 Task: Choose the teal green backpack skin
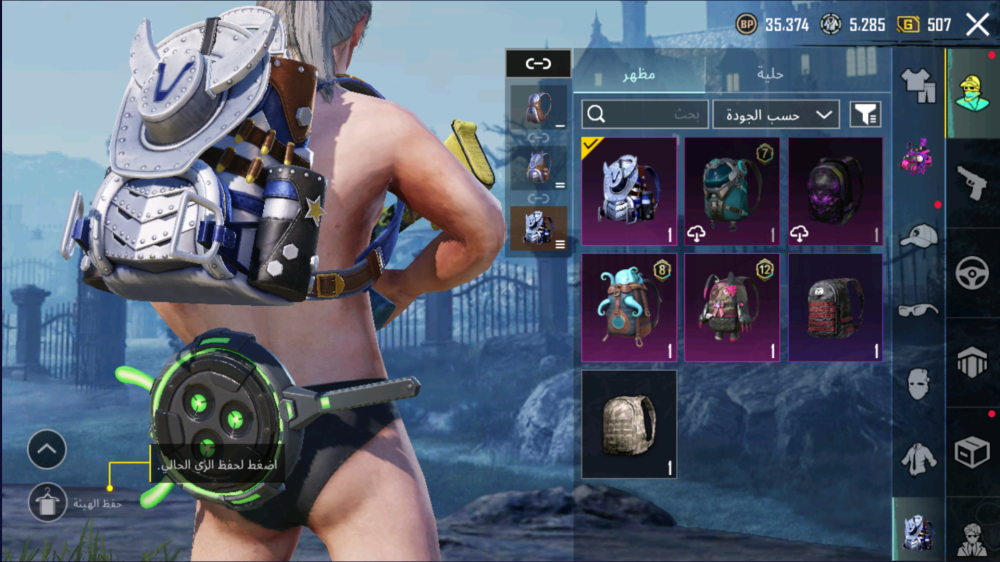[x=732, y=191]
